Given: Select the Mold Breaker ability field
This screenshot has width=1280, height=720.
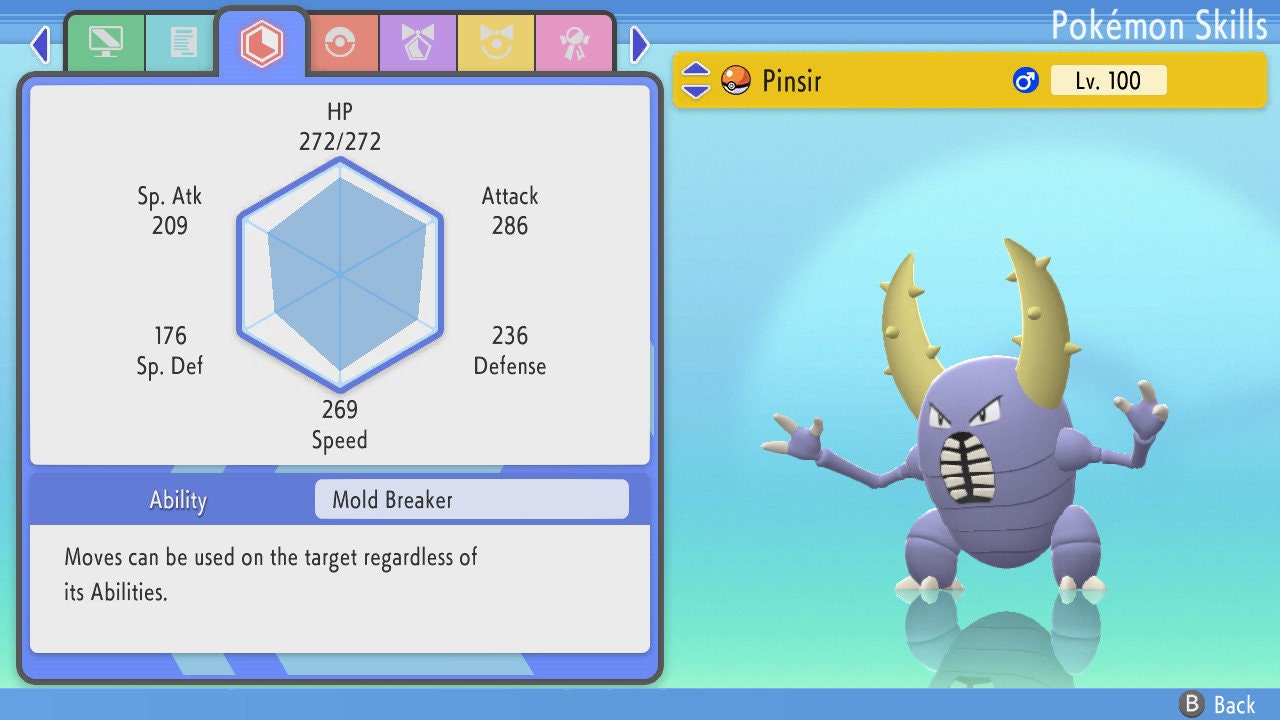Looking at the screenshot, I should point(471,500).
